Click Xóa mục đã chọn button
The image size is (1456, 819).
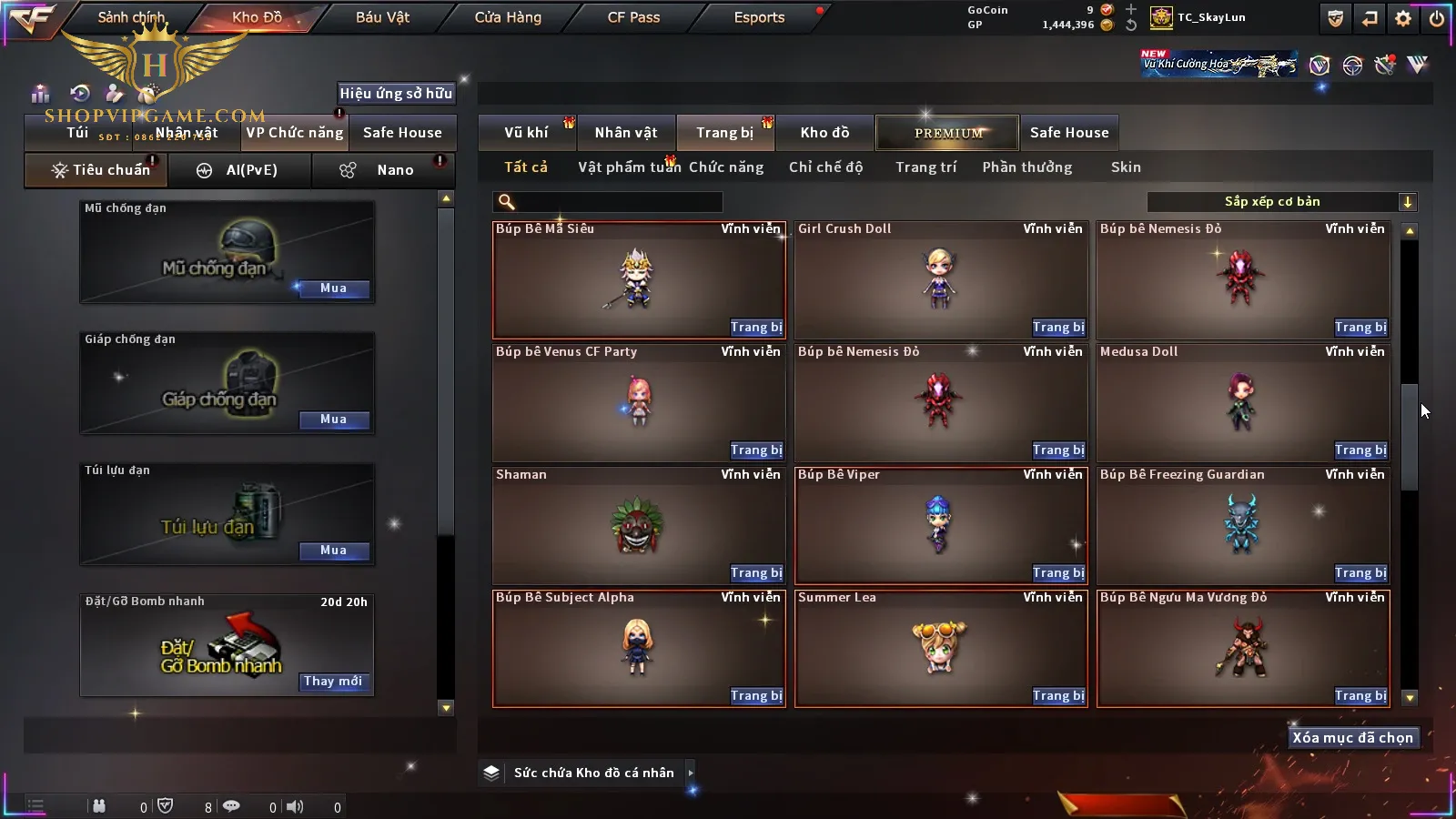[x=1352, y=738]
